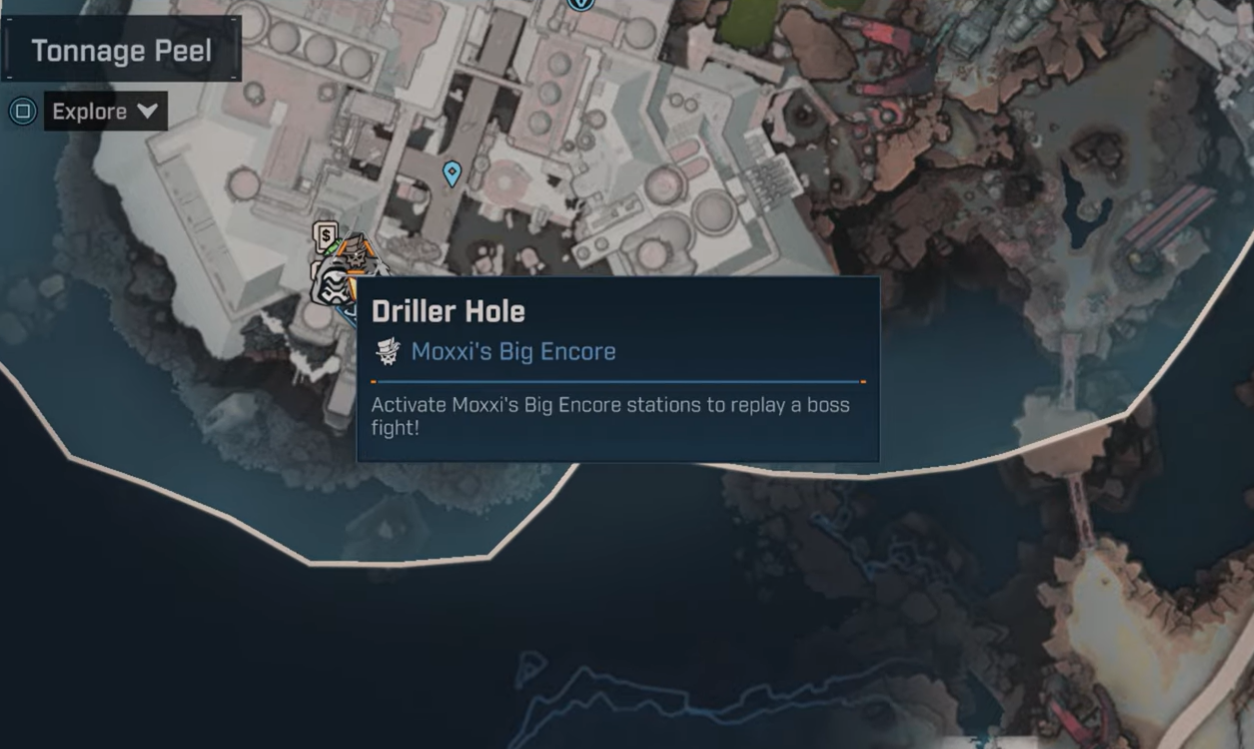This screenshot has width=1254, height=749.
Task: Click the Moxxi's Big Encore tooltip link
Action: click(x=513, y=351)
